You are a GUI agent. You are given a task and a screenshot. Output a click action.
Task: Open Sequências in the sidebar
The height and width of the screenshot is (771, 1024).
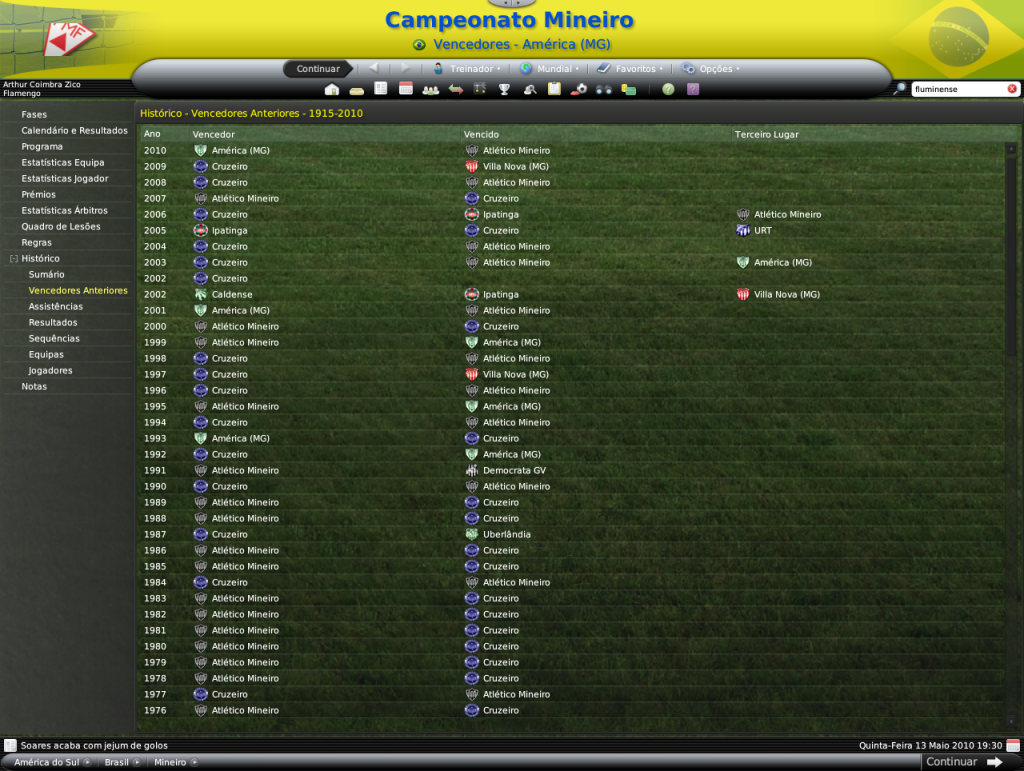54,339
